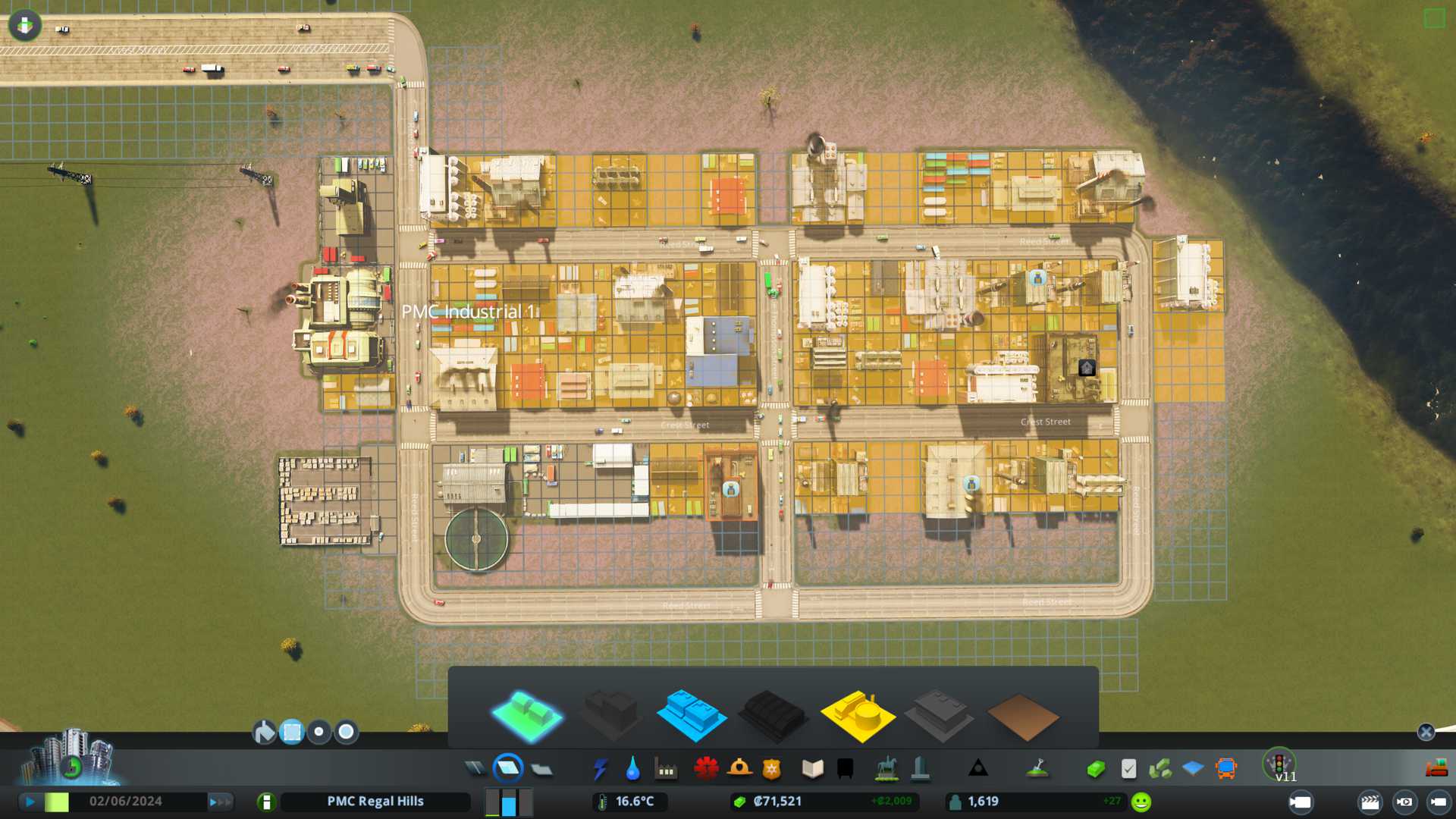The image size is (1456, 819).
Task: Open the Economy green cash panel
Action: pyautogui.click(x=1095, y=769)
